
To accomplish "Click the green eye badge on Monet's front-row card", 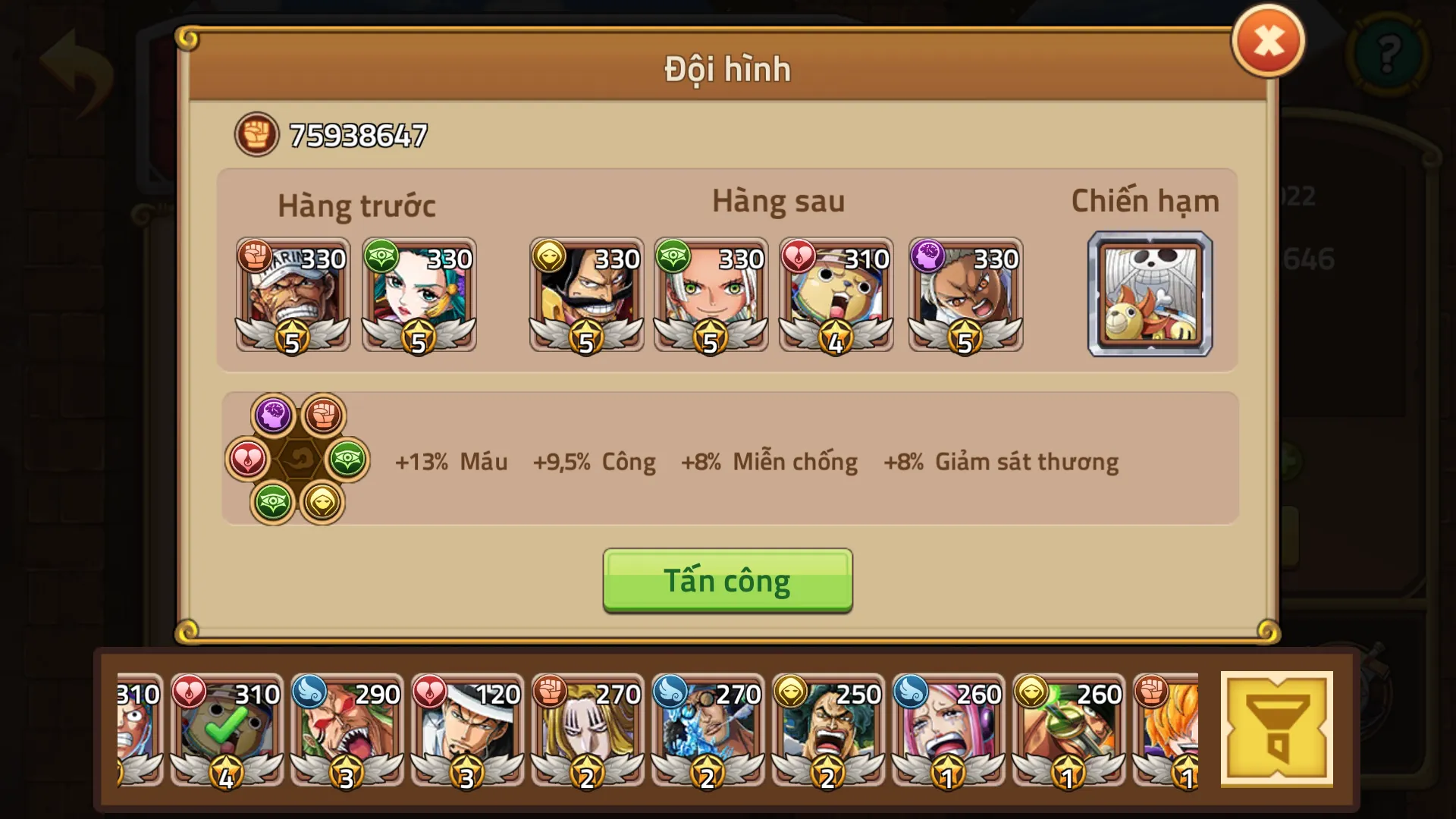I will tap(381, 258).
